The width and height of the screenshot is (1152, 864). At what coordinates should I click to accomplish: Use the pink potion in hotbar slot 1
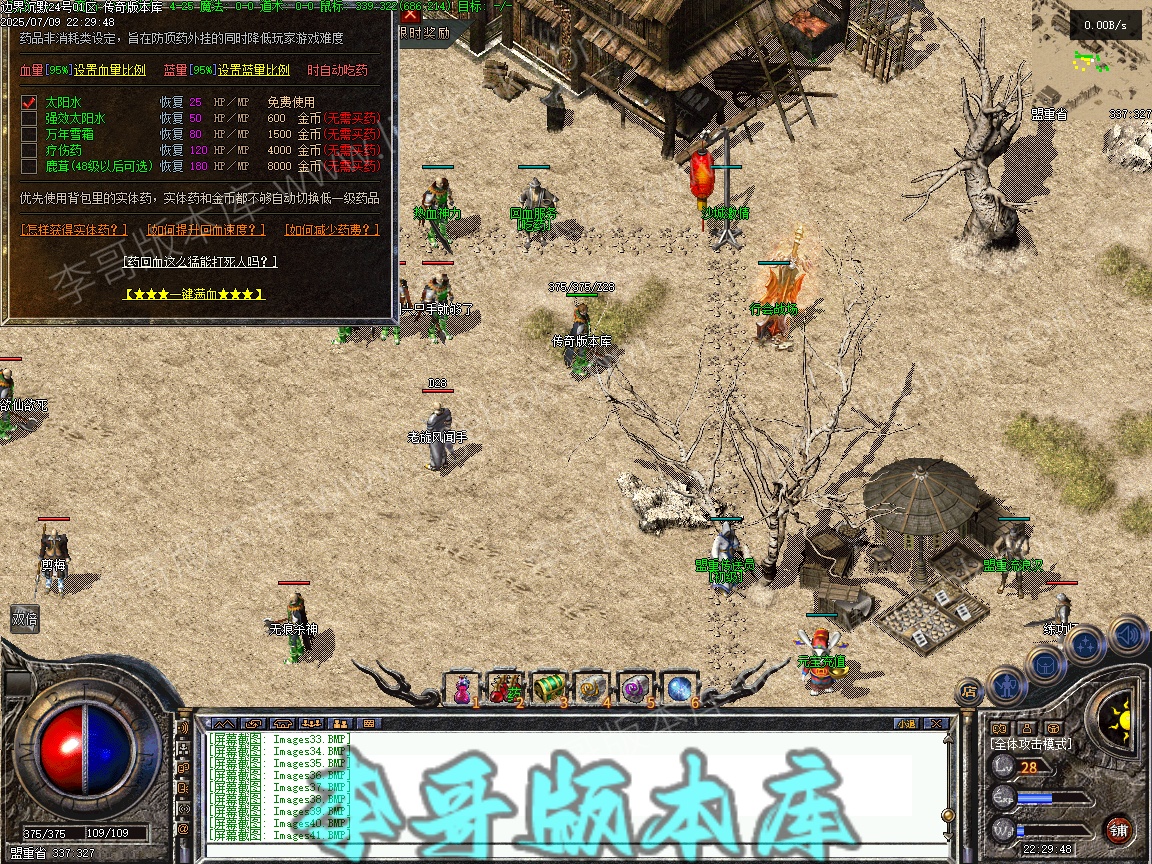point(462,688)
